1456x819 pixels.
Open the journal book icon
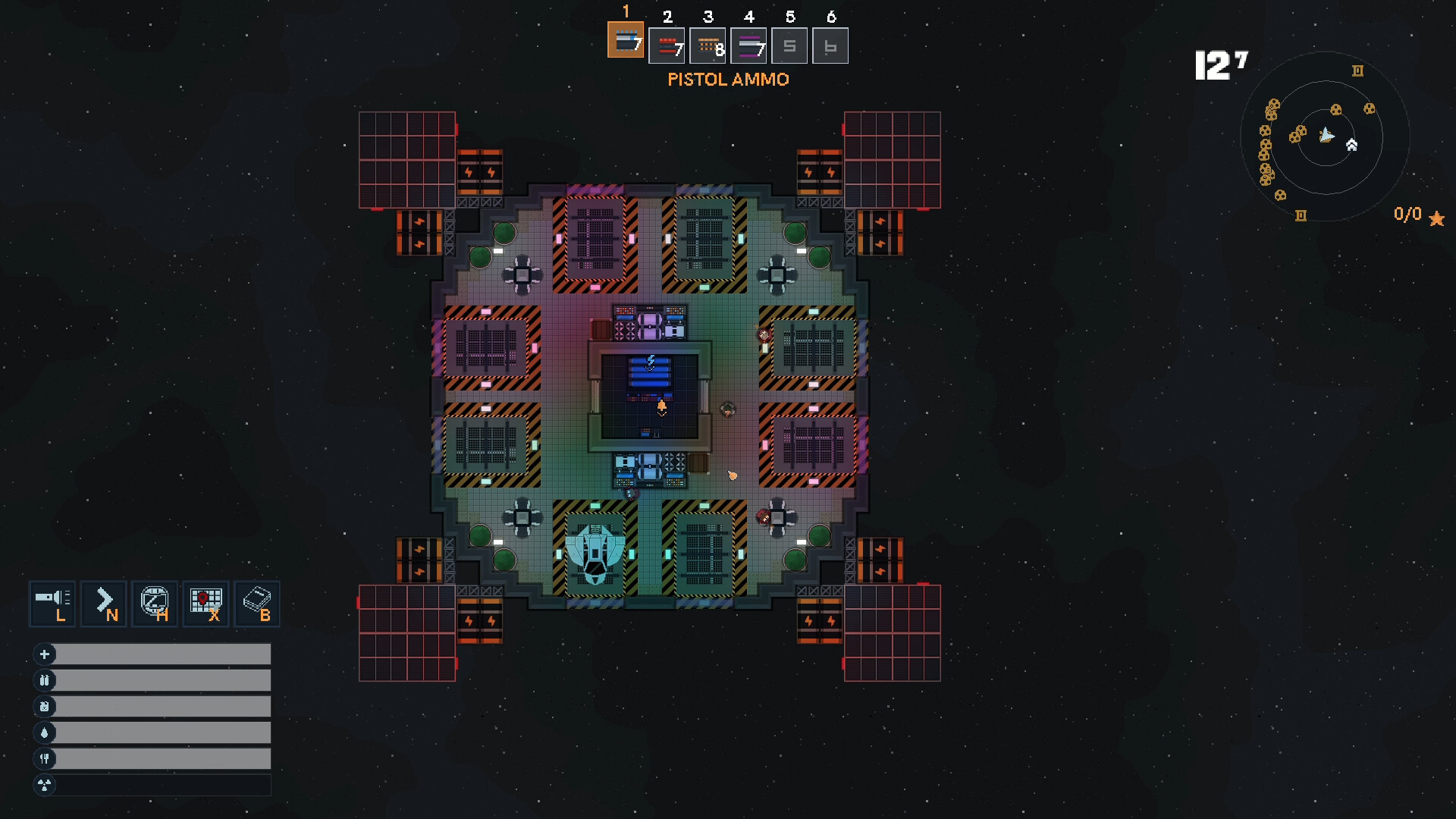point(257,604)
